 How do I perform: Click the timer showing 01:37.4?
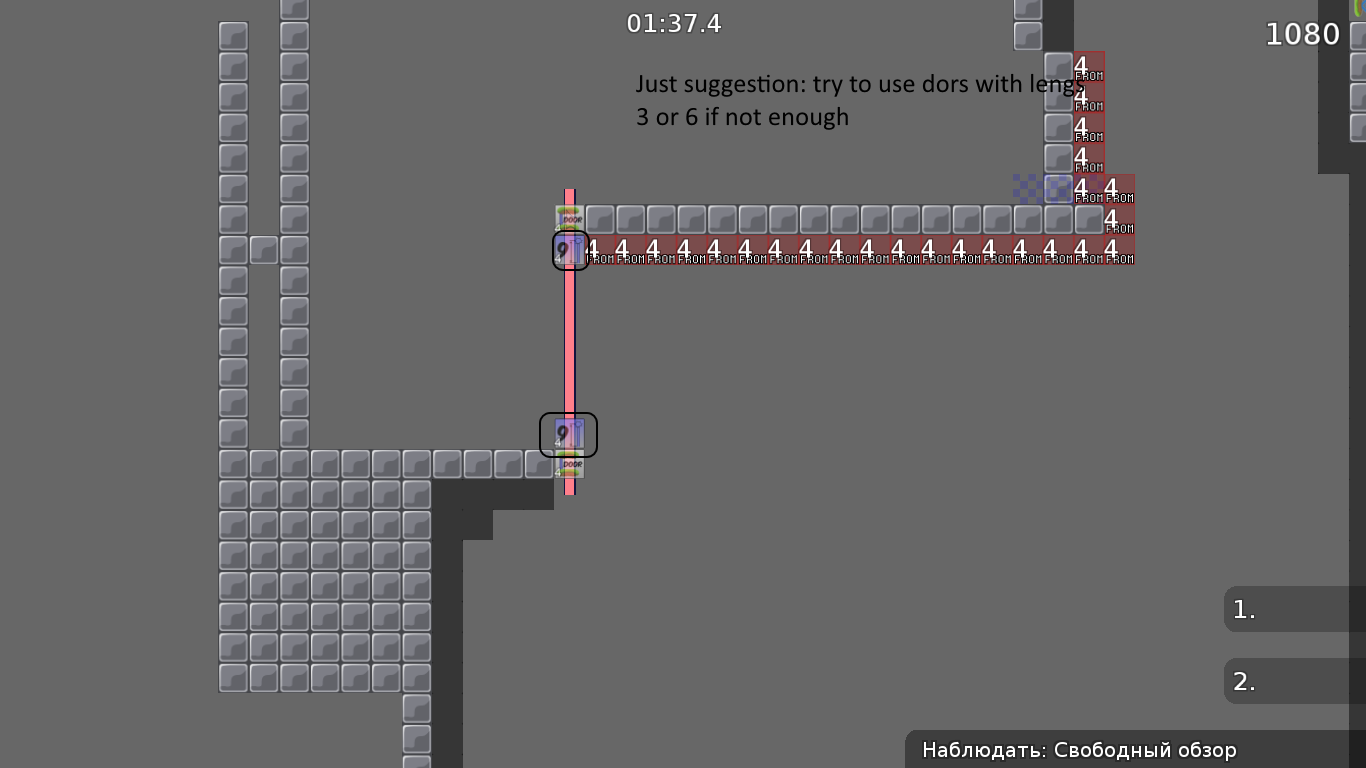click(674, 23)
